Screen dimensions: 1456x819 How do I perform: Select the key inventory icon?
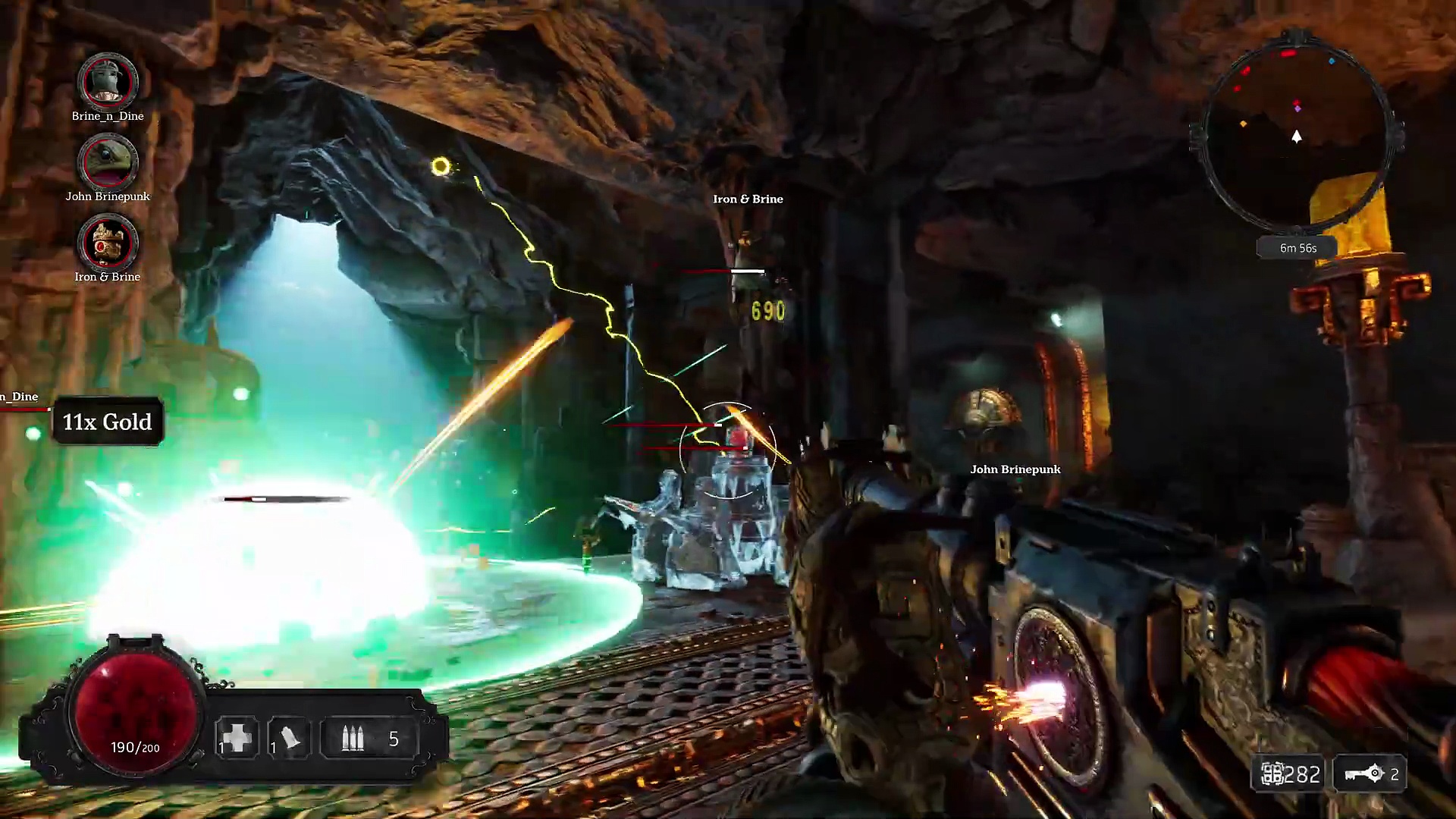1364,774
